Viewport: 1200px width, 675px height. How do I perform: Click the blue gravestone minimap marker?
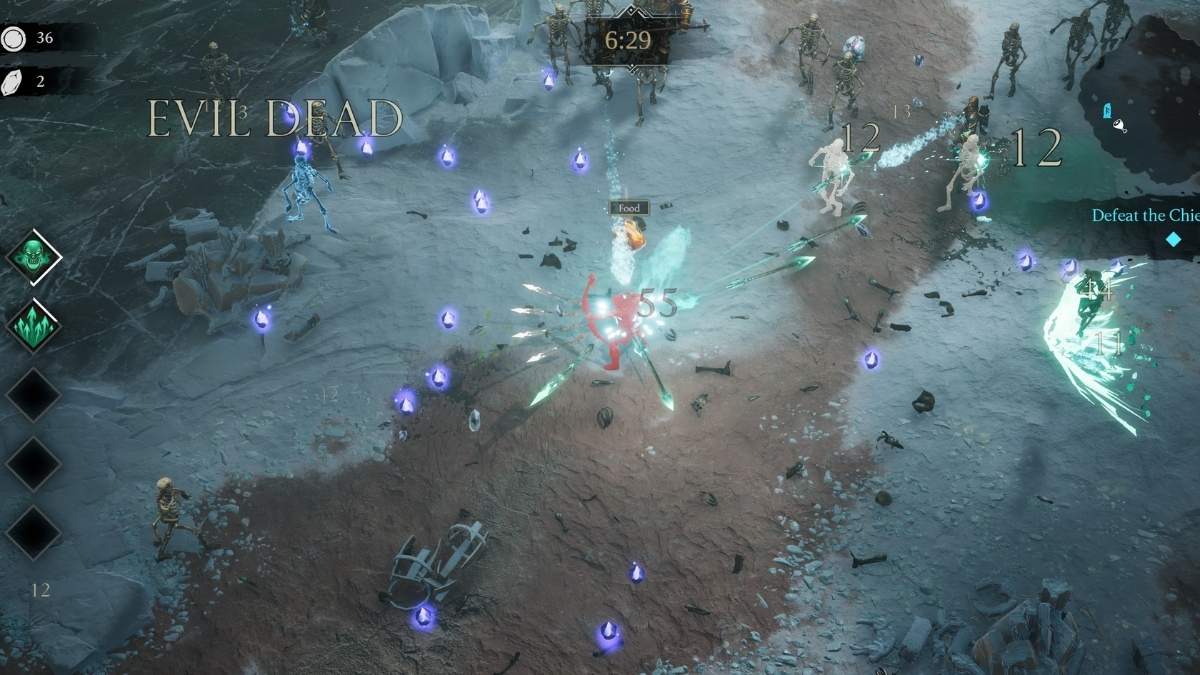[1107, 110]
